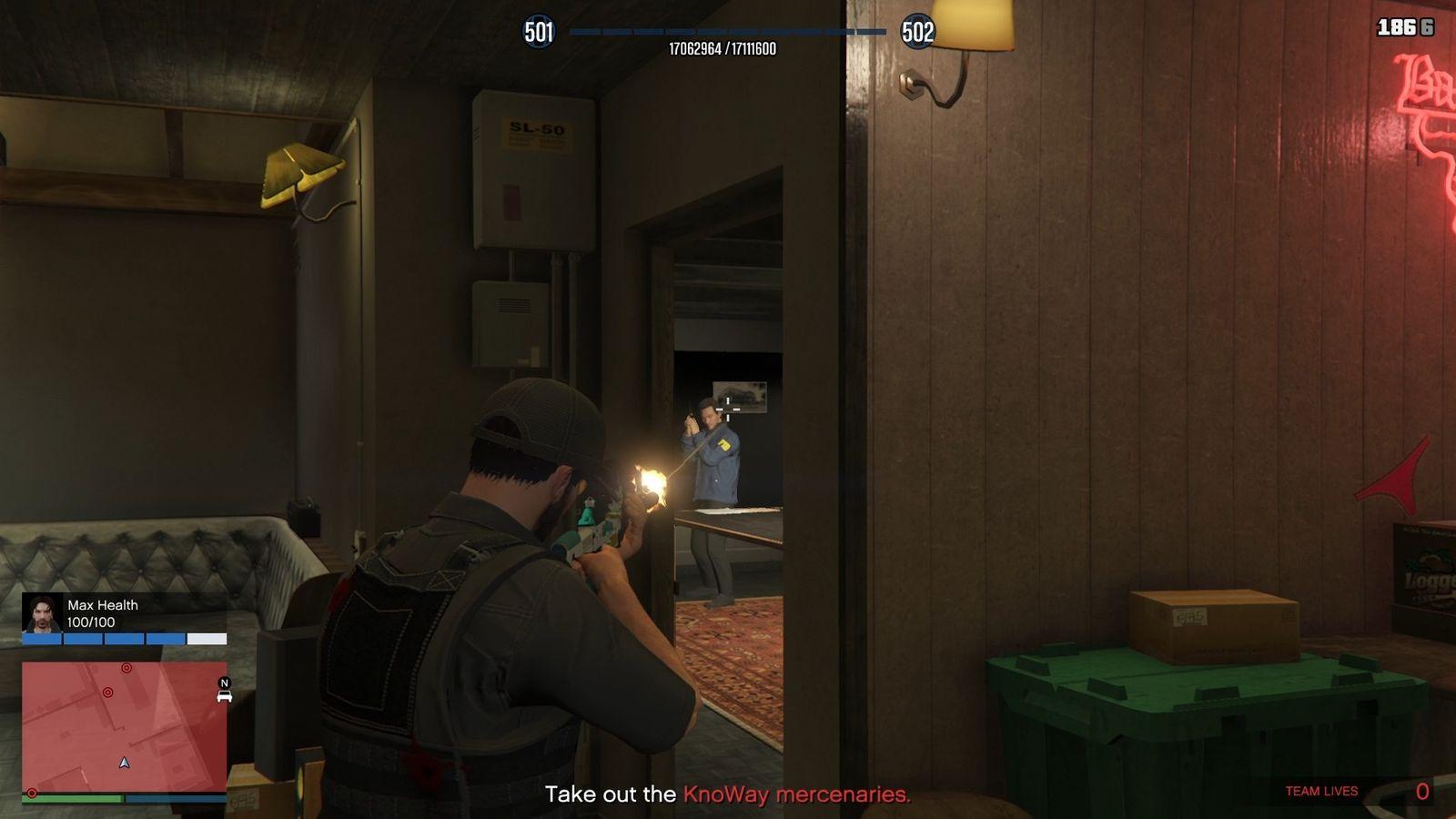Screen dimensions: 1456x819
Task: Click the enemy blip in the minimap's lower-left corner
Action: (x=32, y=793)
